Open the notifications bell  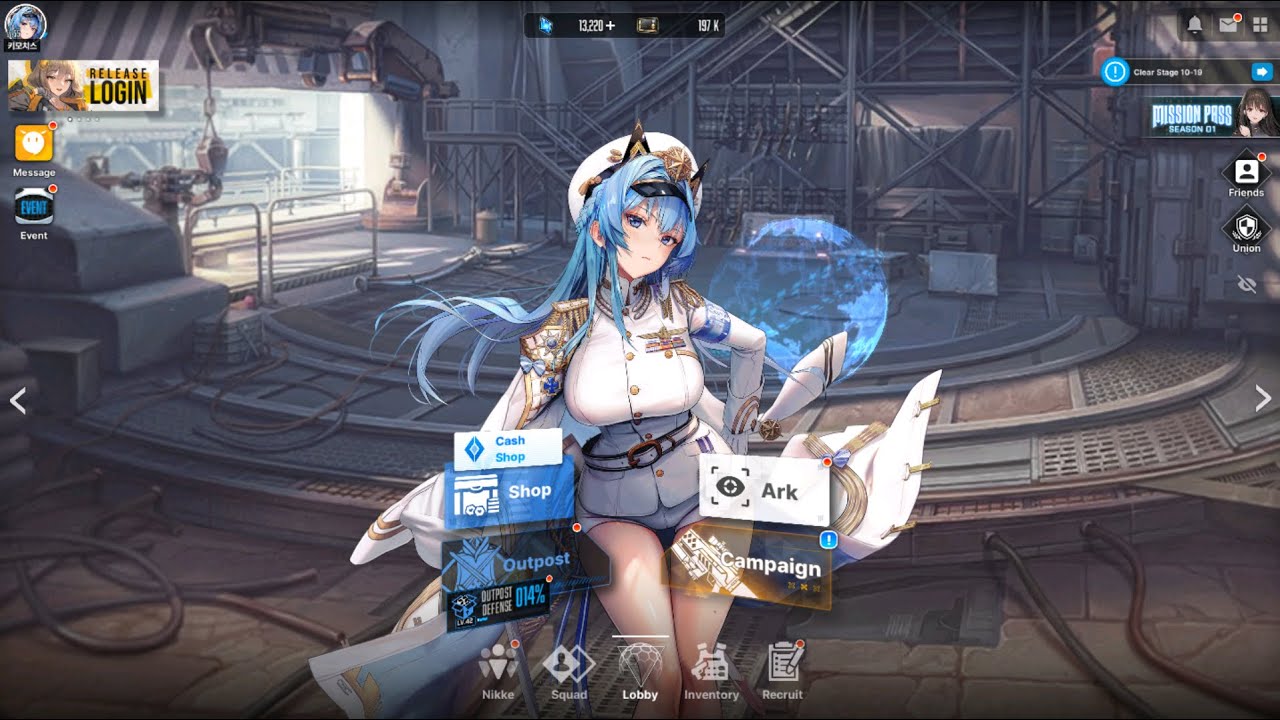pyautogui.click(x=1194, y=26)
